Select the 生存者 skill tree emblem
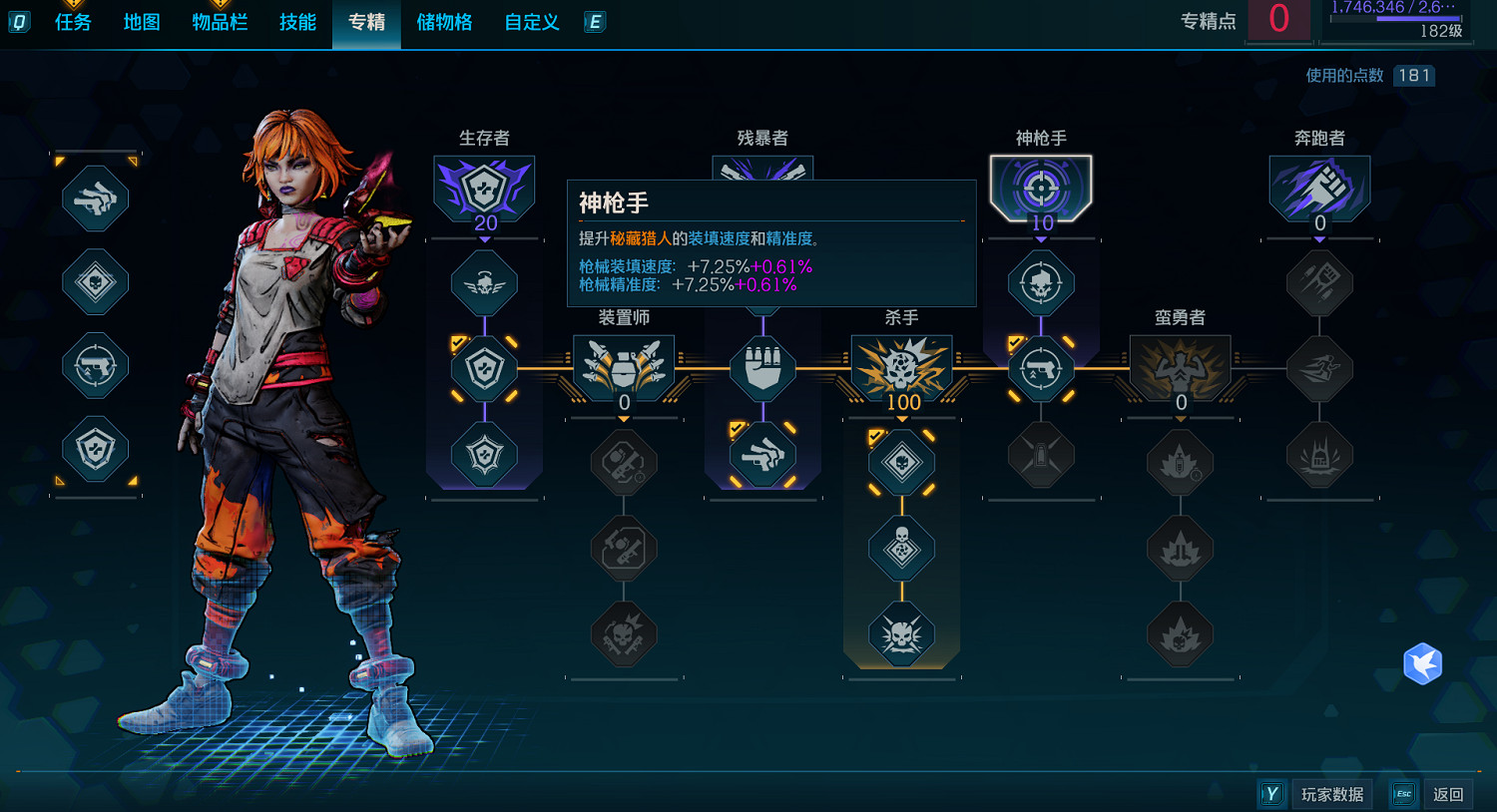Viewport: 1497px width, 812px height. click(x=485, y=190)
